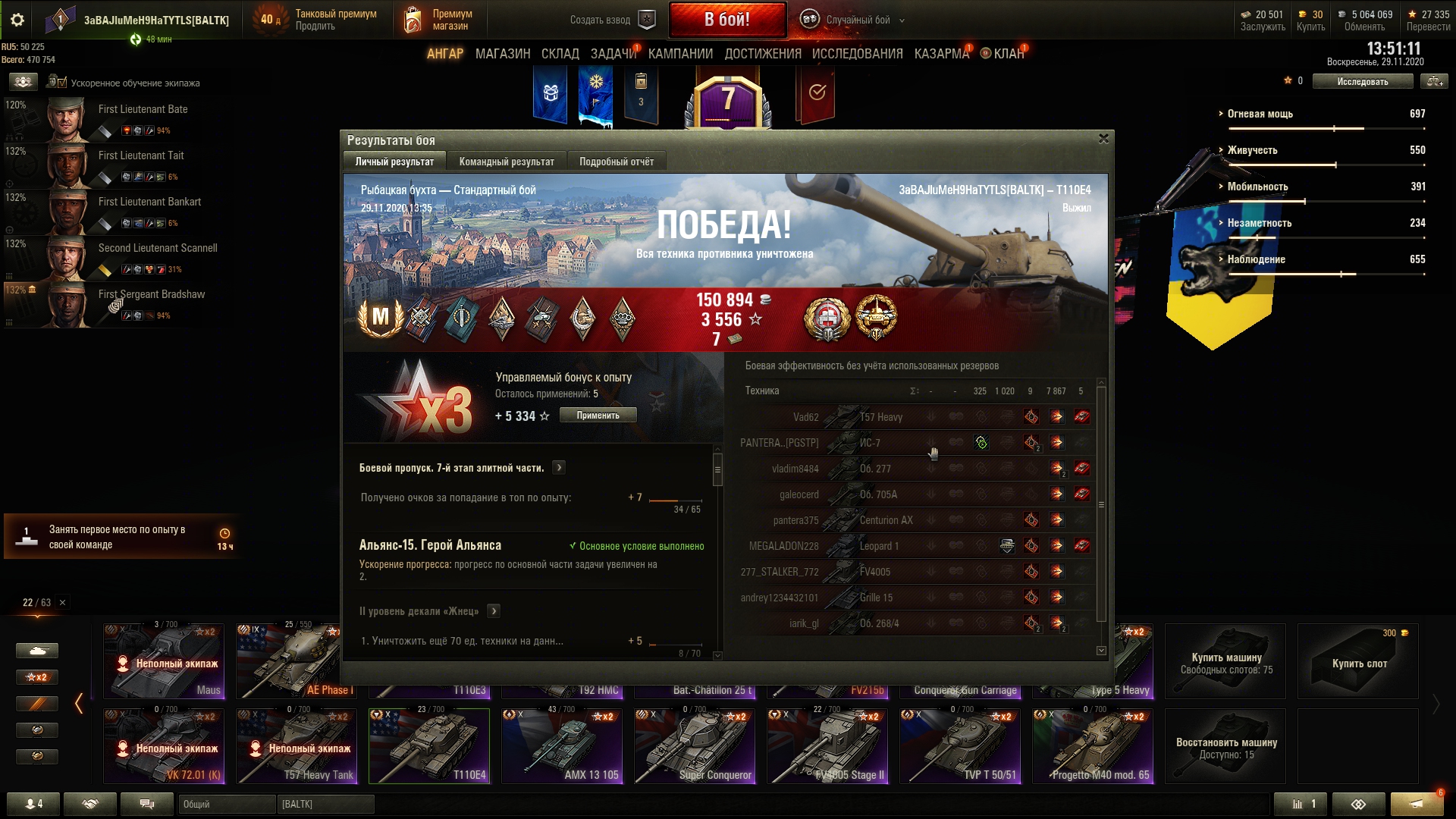Select the tank type filter in vehicle carousel

pos(37,650)
